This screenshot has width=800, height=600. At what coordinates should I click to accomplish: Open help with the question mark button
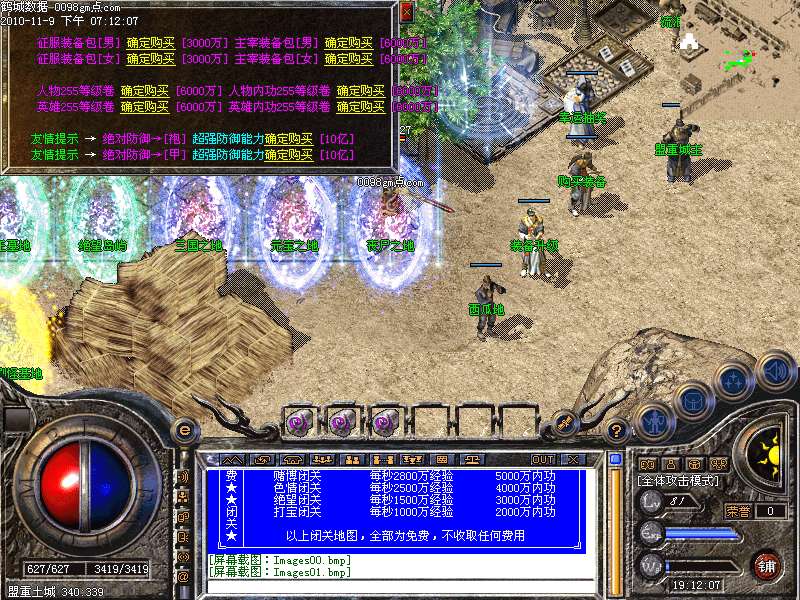[x=617, y=431]
